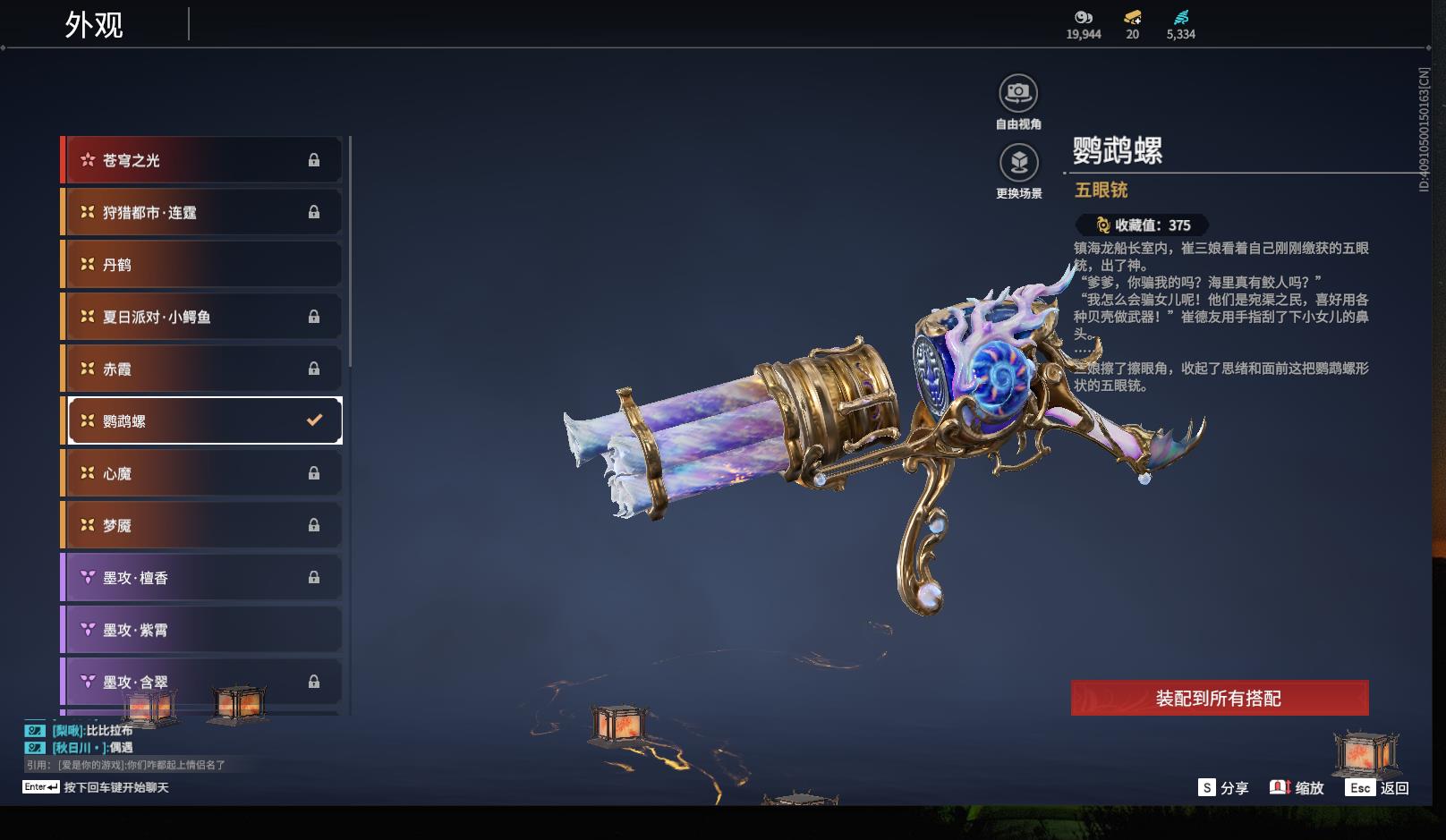The height and width of the screenshot is (840, 1446).
Task: Select the 墨攻·紫霄 skin entry
Action: (202, 630)
